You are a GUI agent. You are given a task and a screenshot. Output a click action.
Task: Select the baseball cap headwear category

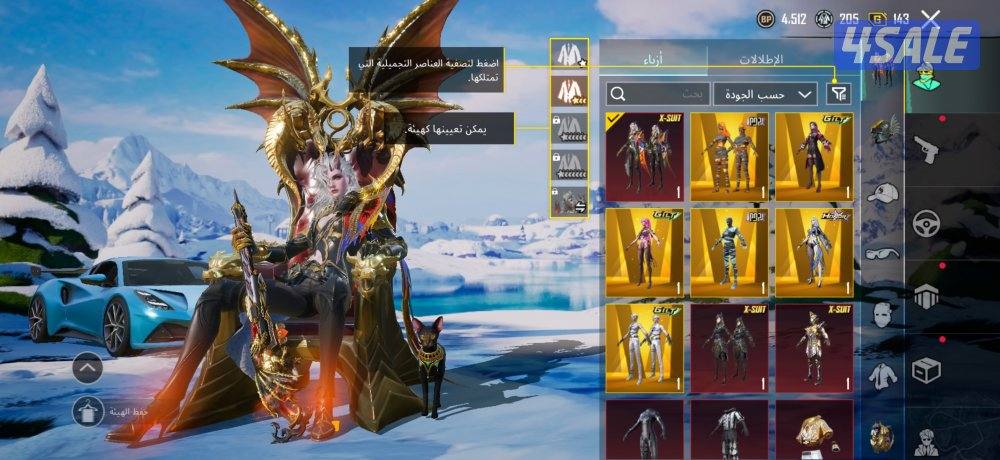coord(881,193)
